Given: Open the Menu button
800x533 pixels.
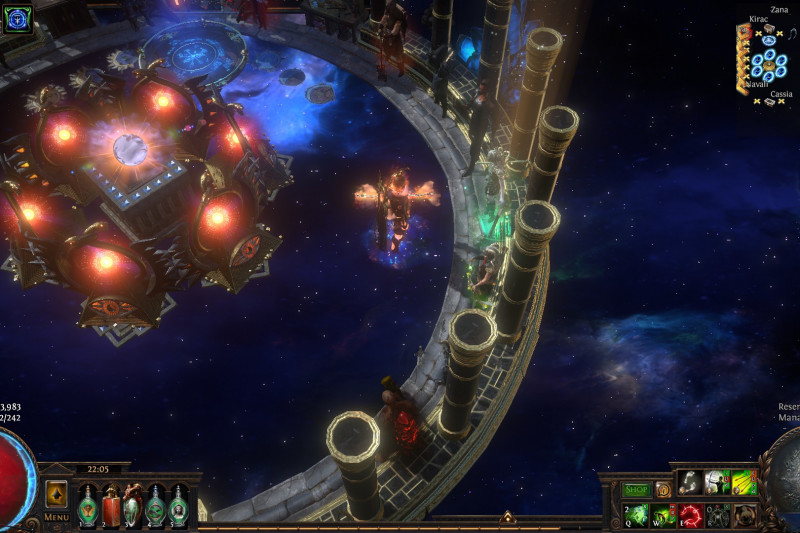Looking at the screenshot, I should coord(56,517).
